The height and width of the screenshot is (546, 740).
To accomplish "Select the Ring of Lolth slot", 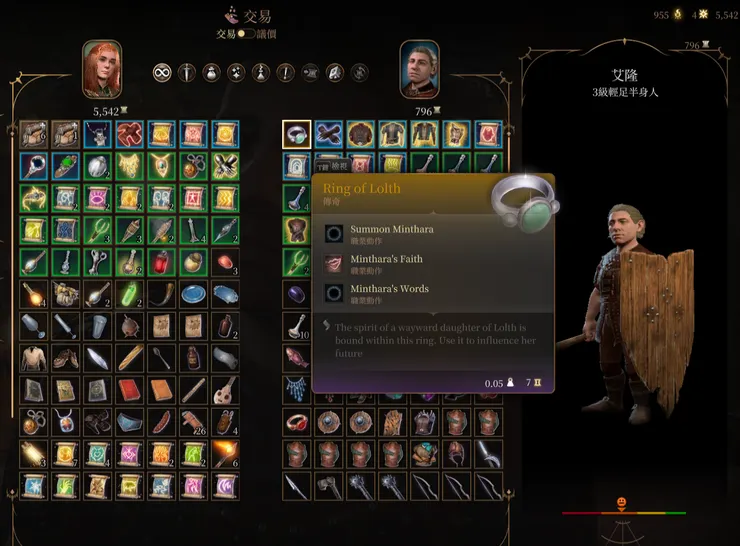I will point(296,134).
